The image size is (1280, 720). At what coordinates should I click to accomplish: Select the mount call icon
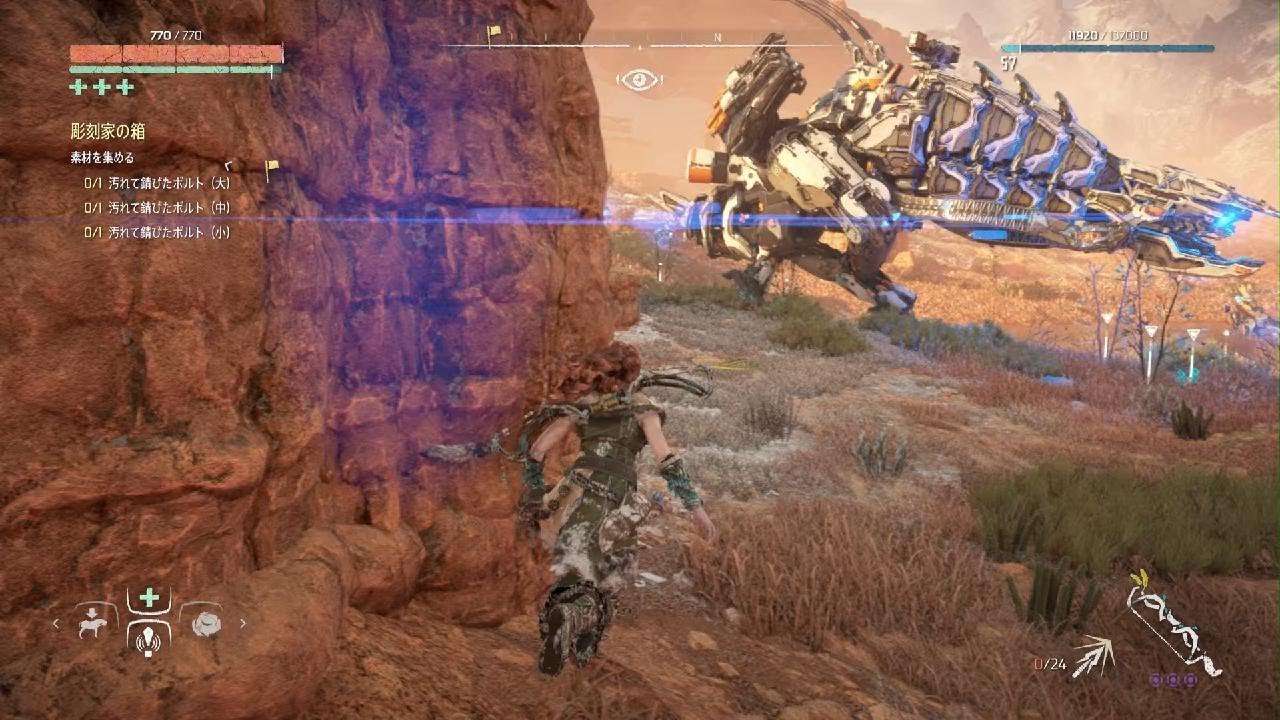point(91,624)
